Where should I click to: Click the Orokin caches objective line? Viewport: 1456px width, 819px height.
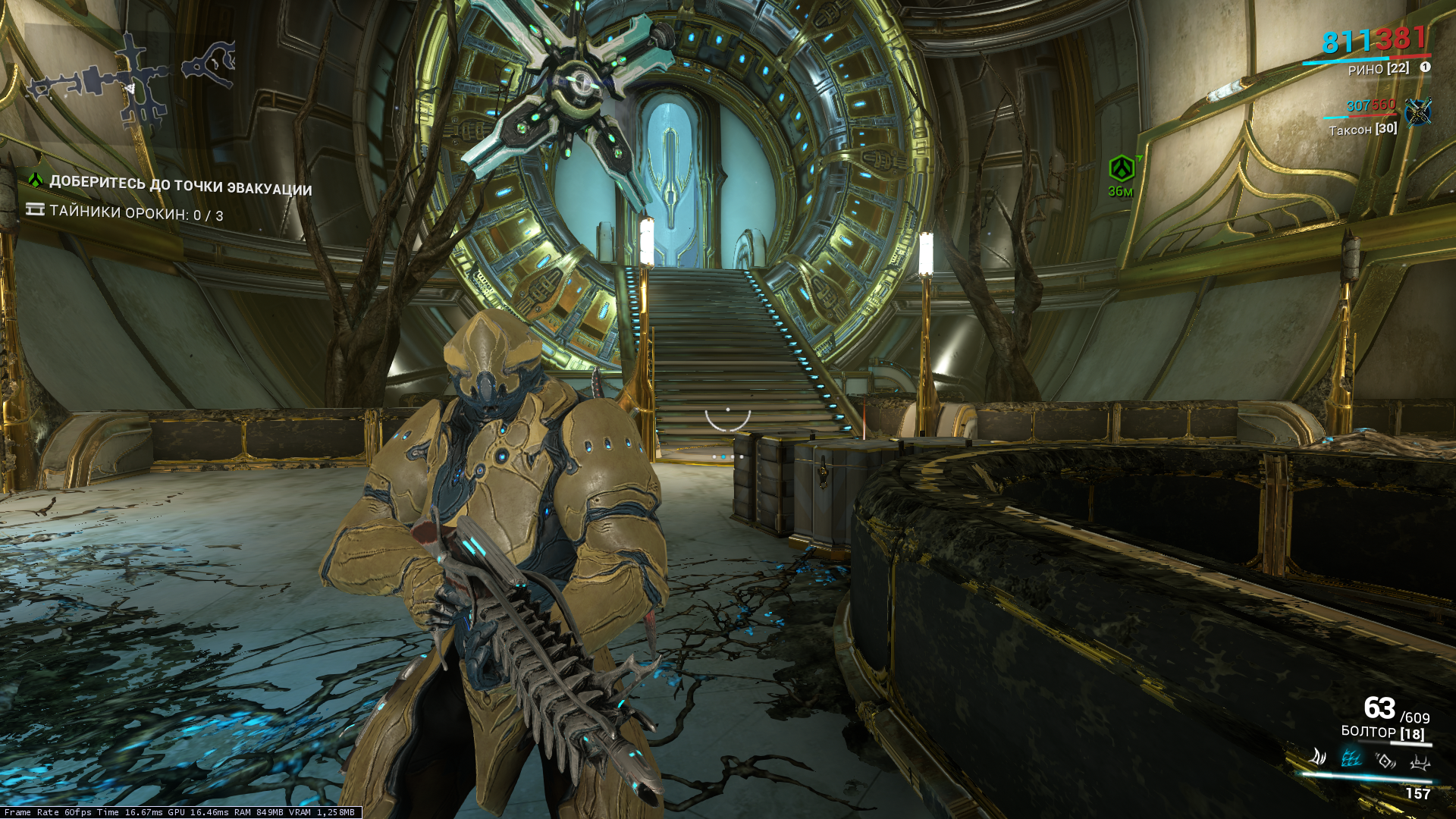tap(136, 213)
